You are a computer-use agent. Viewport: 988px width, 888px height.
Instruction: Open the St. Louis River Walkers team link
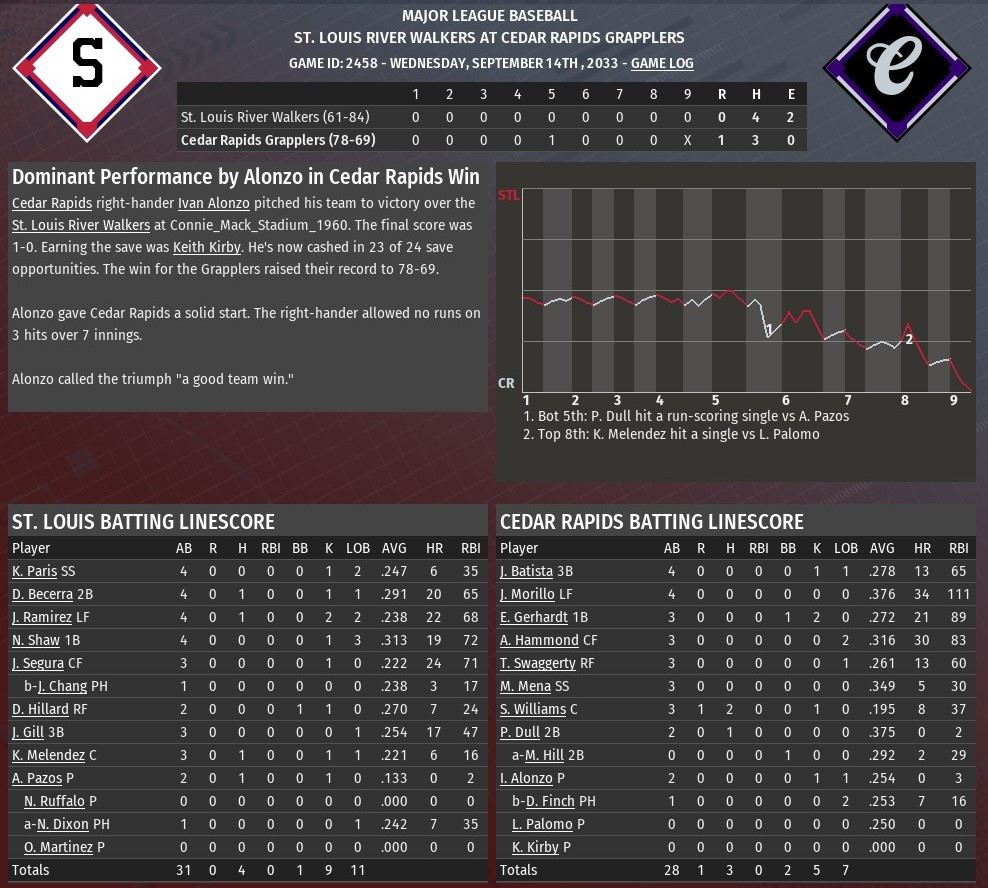coord(81,226)
